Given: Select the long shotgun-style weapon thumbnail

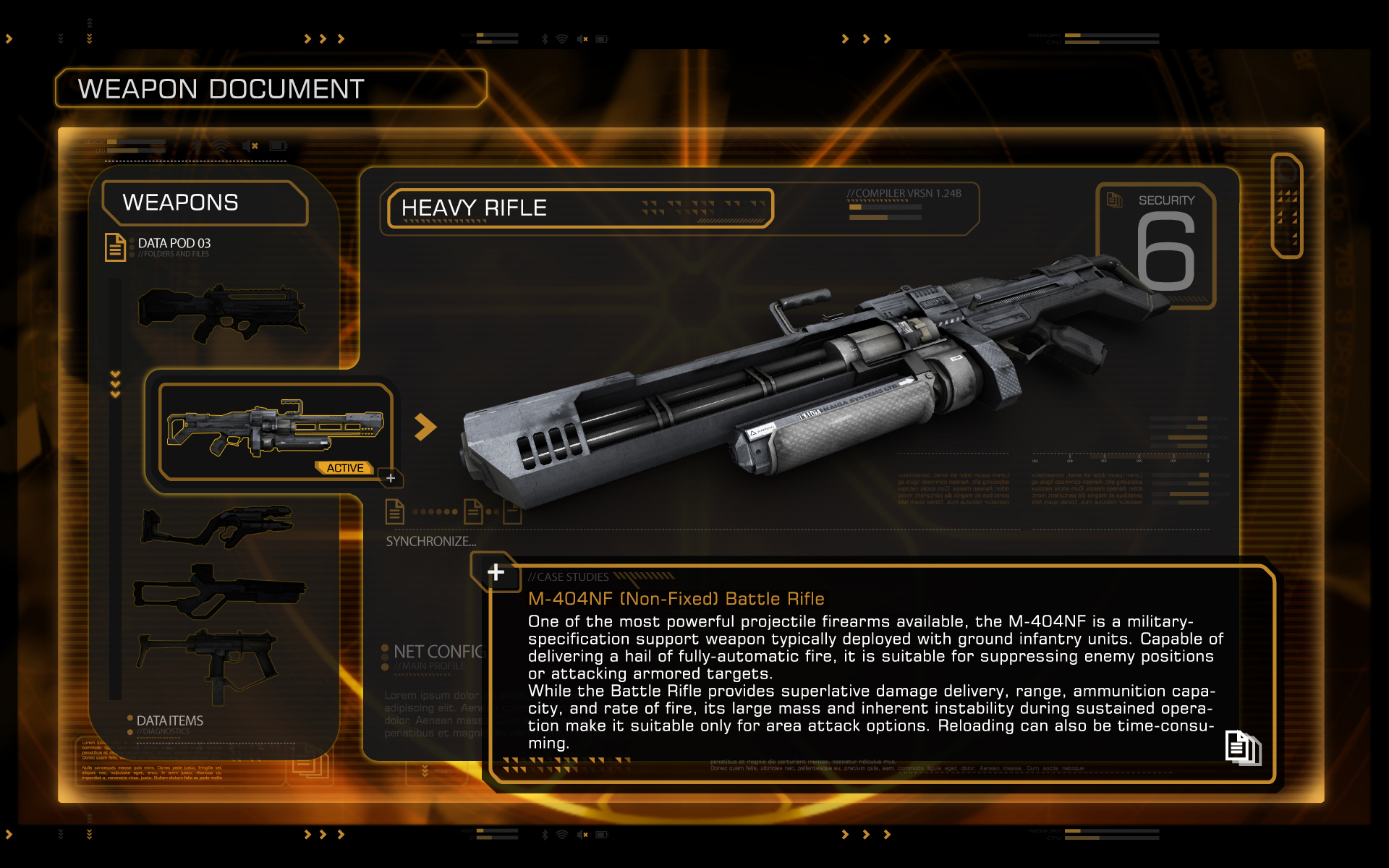Looking at the screenshot, I should (x=219, y=590).
